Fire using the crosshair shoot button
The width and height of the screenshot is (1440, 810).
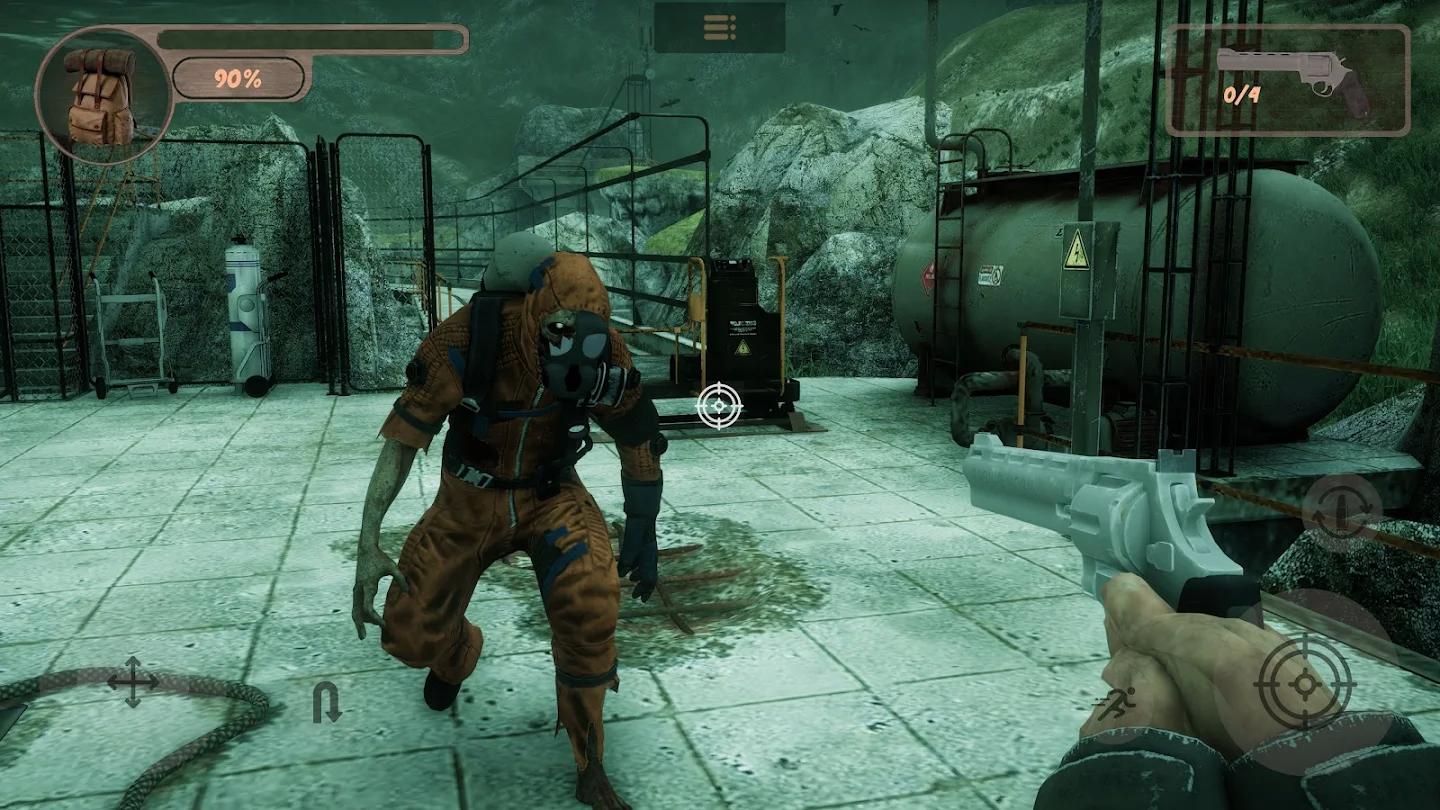click(x=1304, y=683)
